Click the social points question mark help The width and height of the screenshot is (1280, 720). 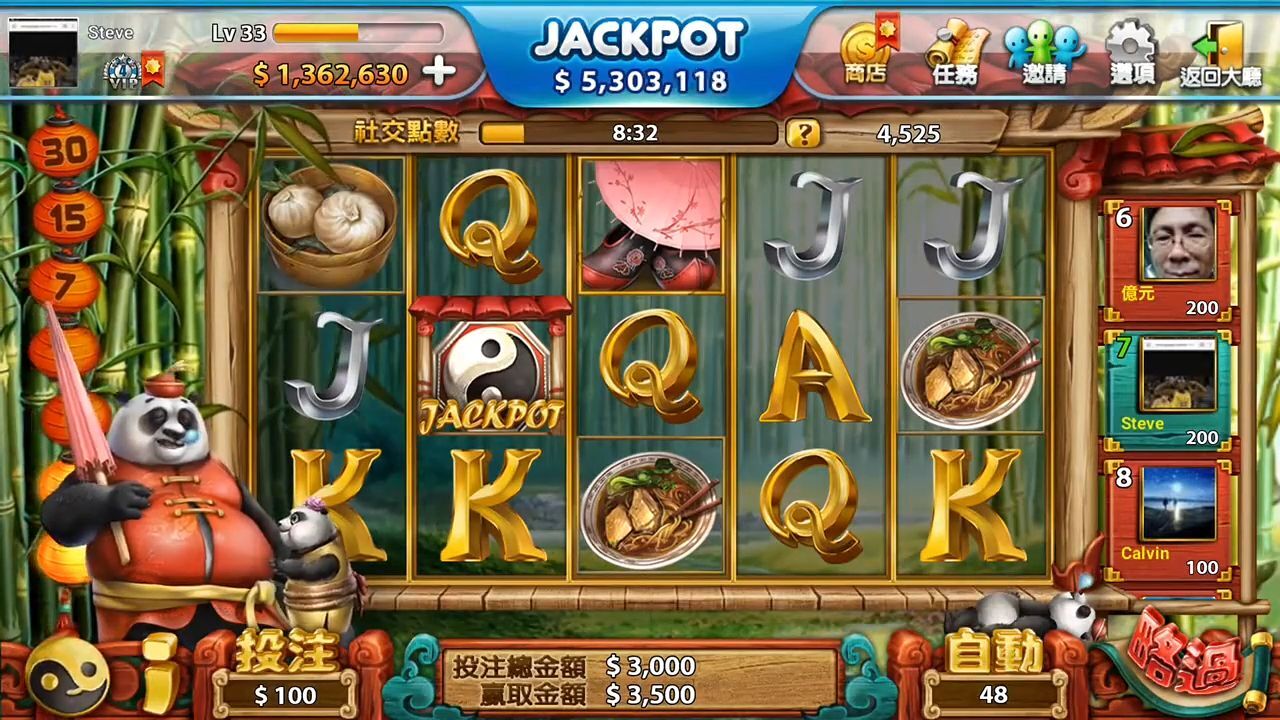click(x=802, y=133)
